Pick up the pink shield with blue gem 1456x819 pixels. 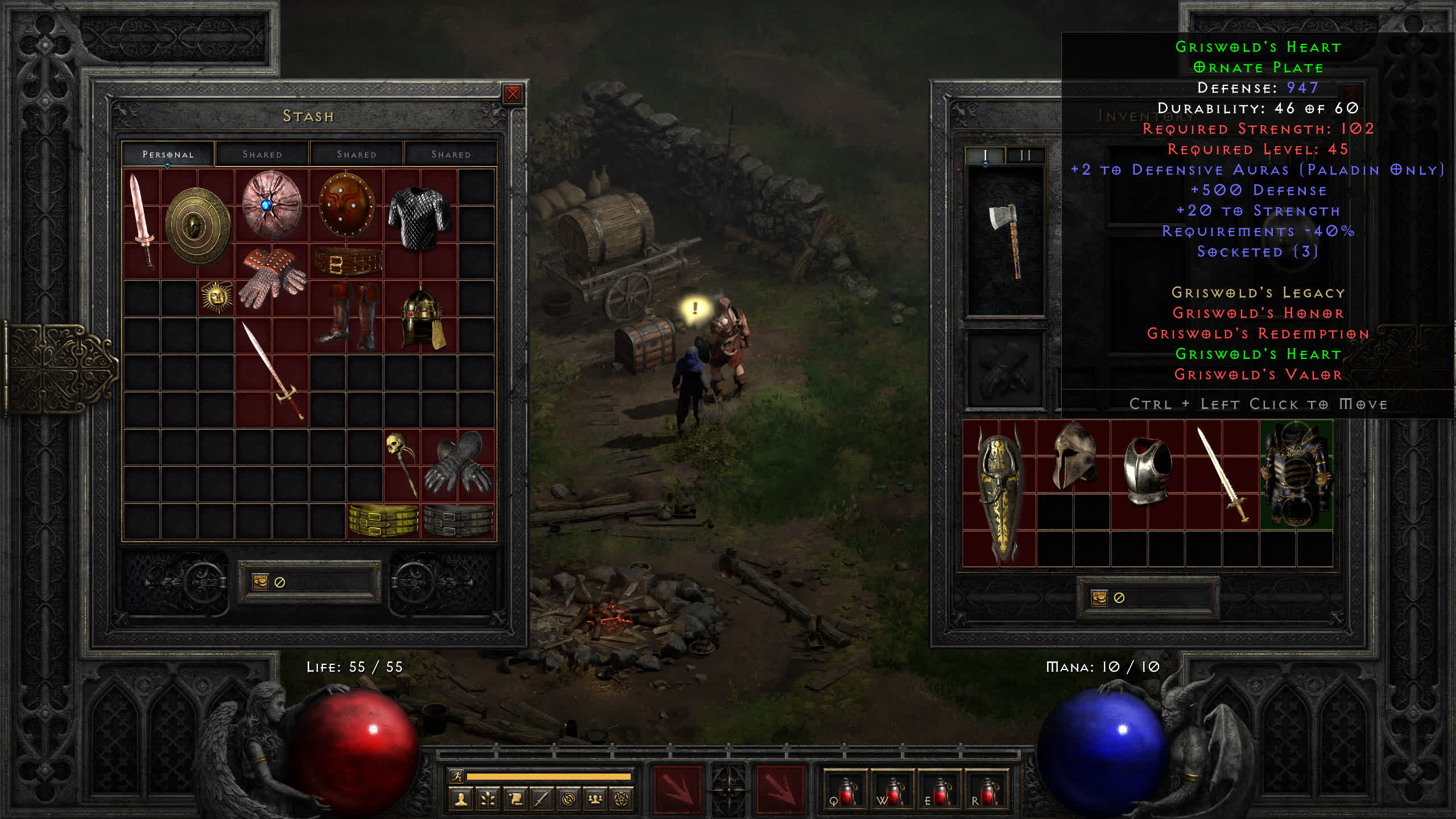pyautogui.click(x=271, y=205)
